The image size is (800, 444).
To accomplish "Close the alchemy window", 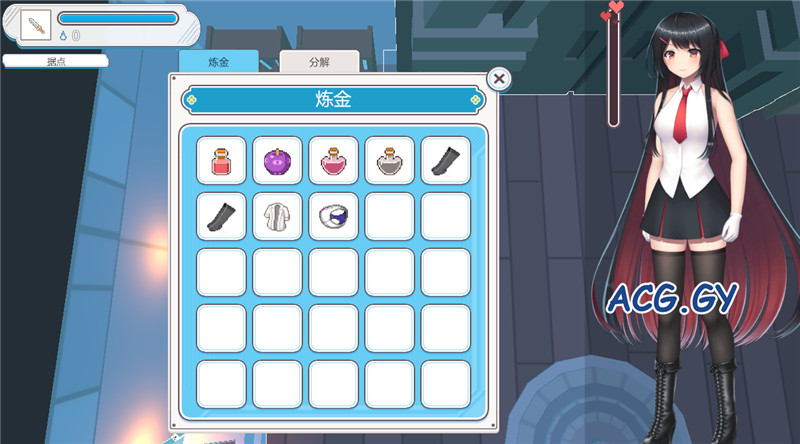I will point(499,78).
